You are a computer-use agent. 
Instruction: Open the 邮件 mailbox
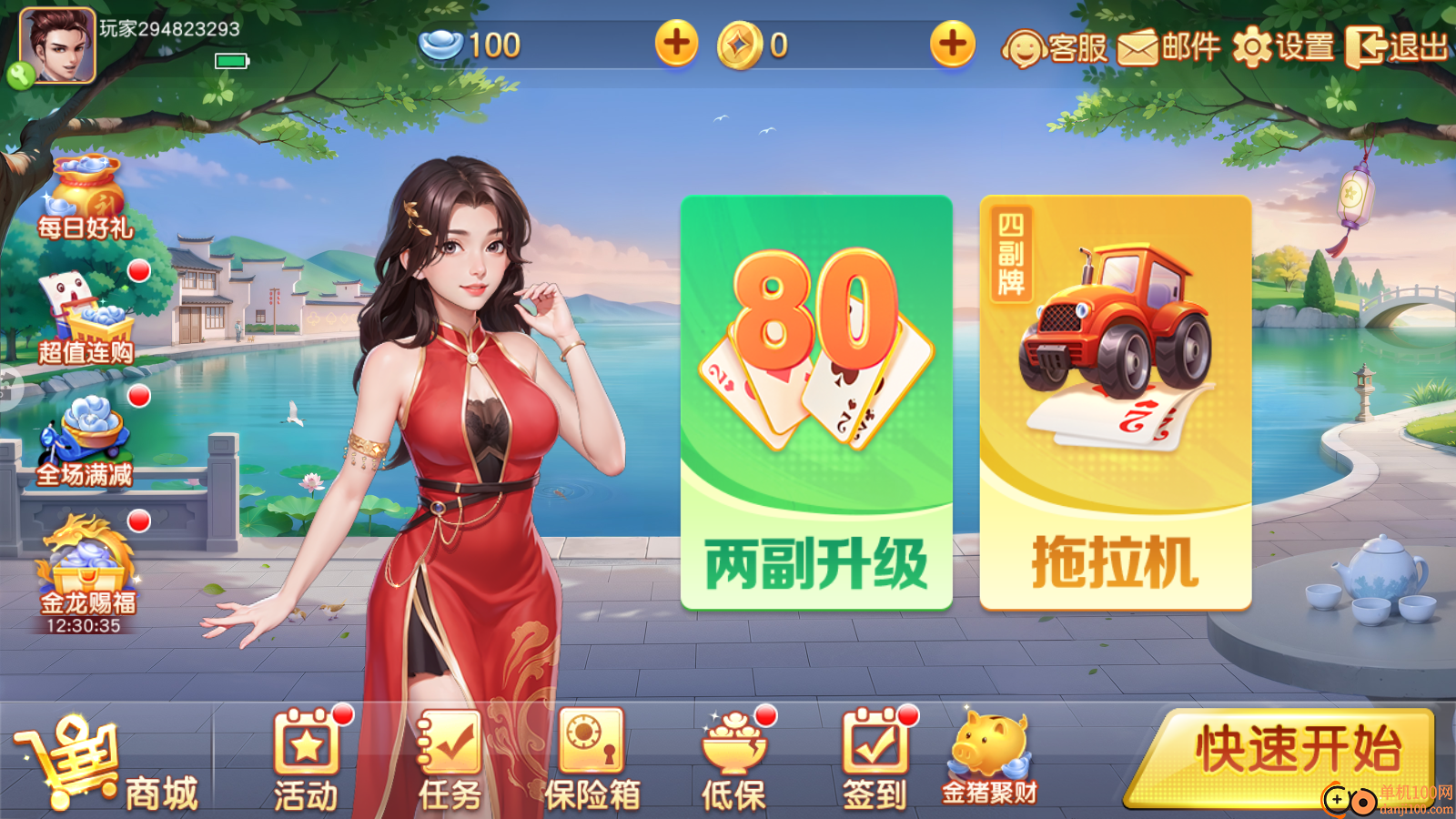pos(1170,49)
